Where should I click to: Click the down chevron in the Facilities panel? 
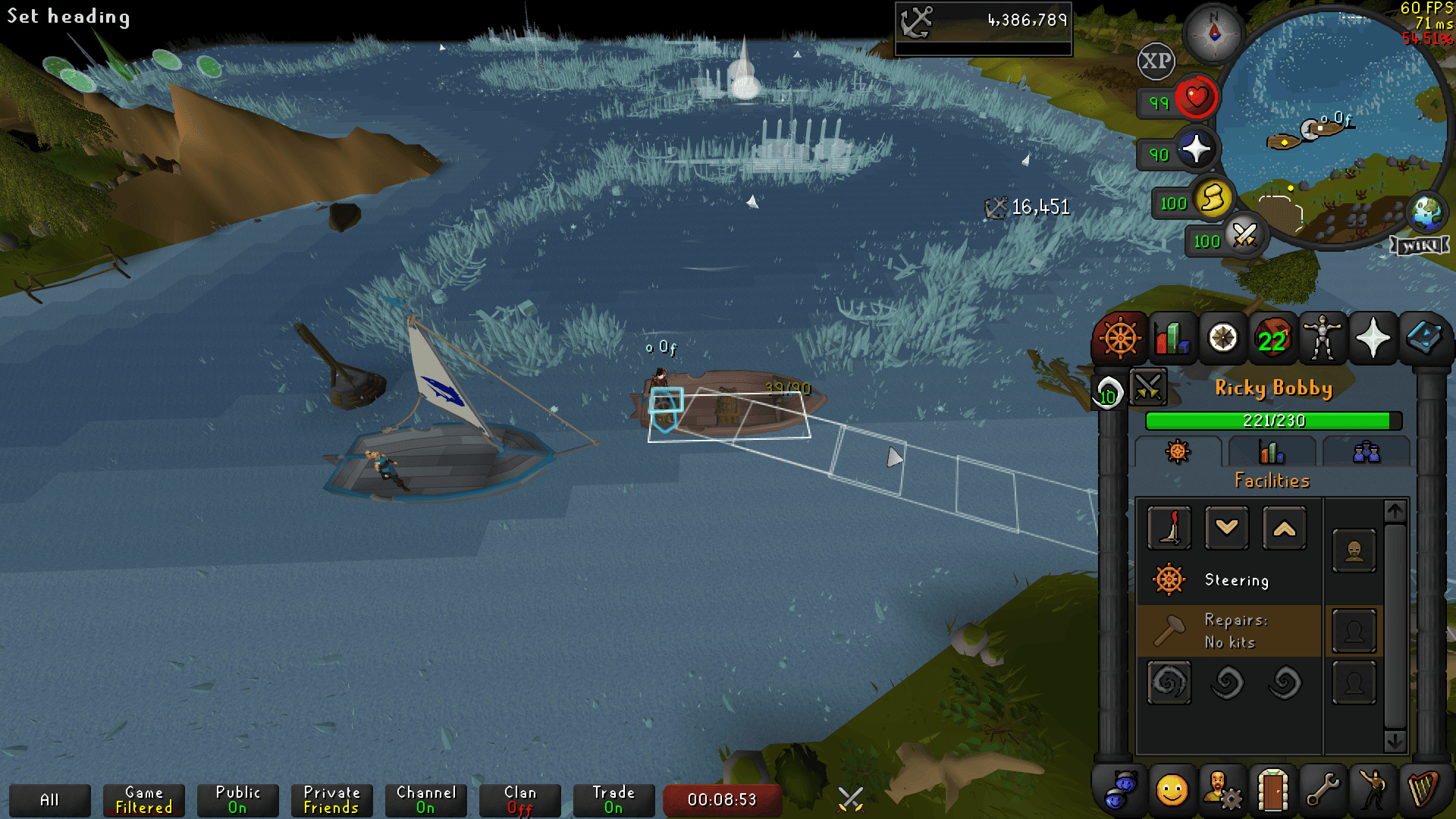click(x=1227, y=529)
